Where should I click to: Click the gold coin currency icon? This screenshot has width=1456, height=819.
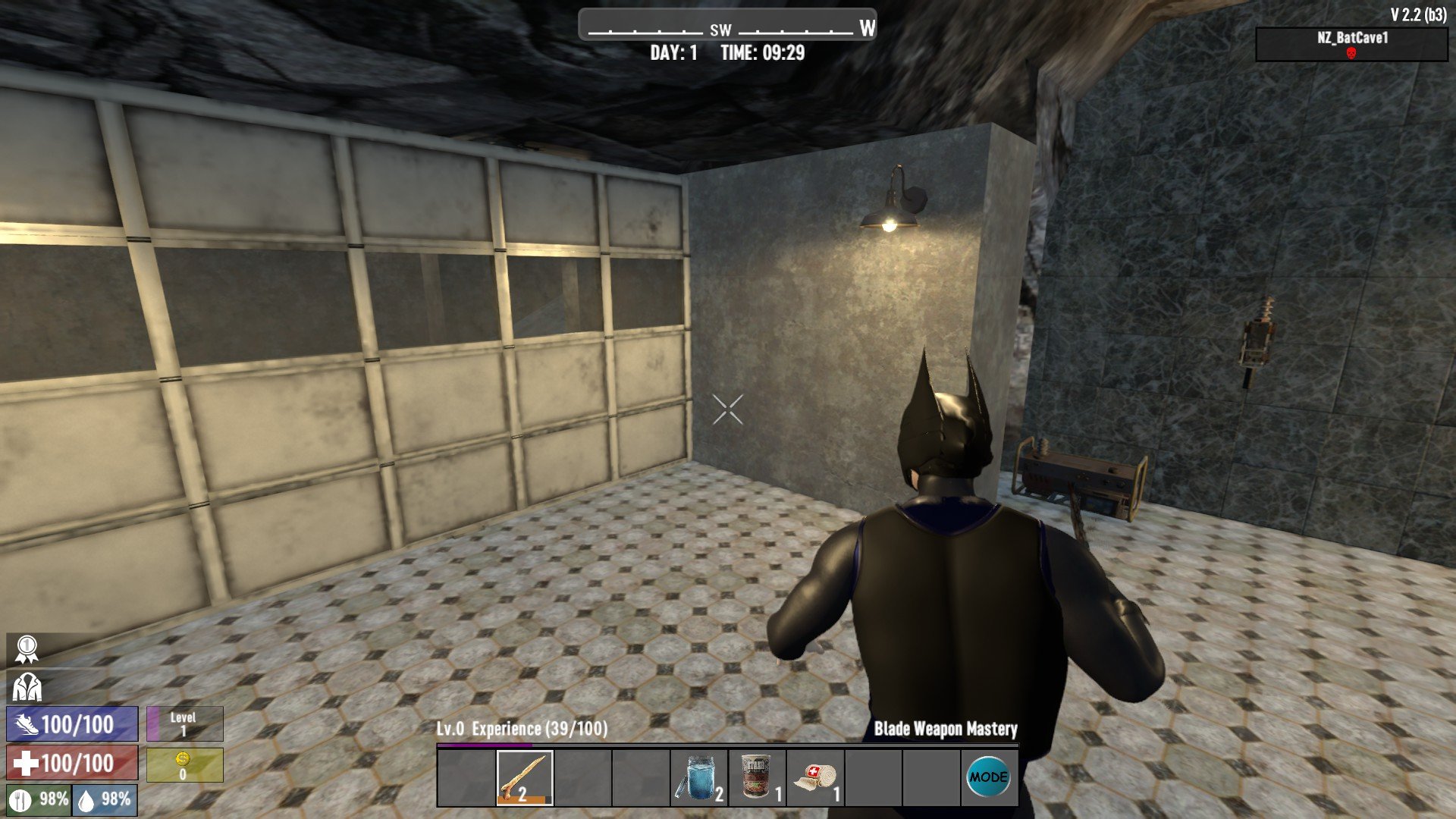[x=183, y=759]
